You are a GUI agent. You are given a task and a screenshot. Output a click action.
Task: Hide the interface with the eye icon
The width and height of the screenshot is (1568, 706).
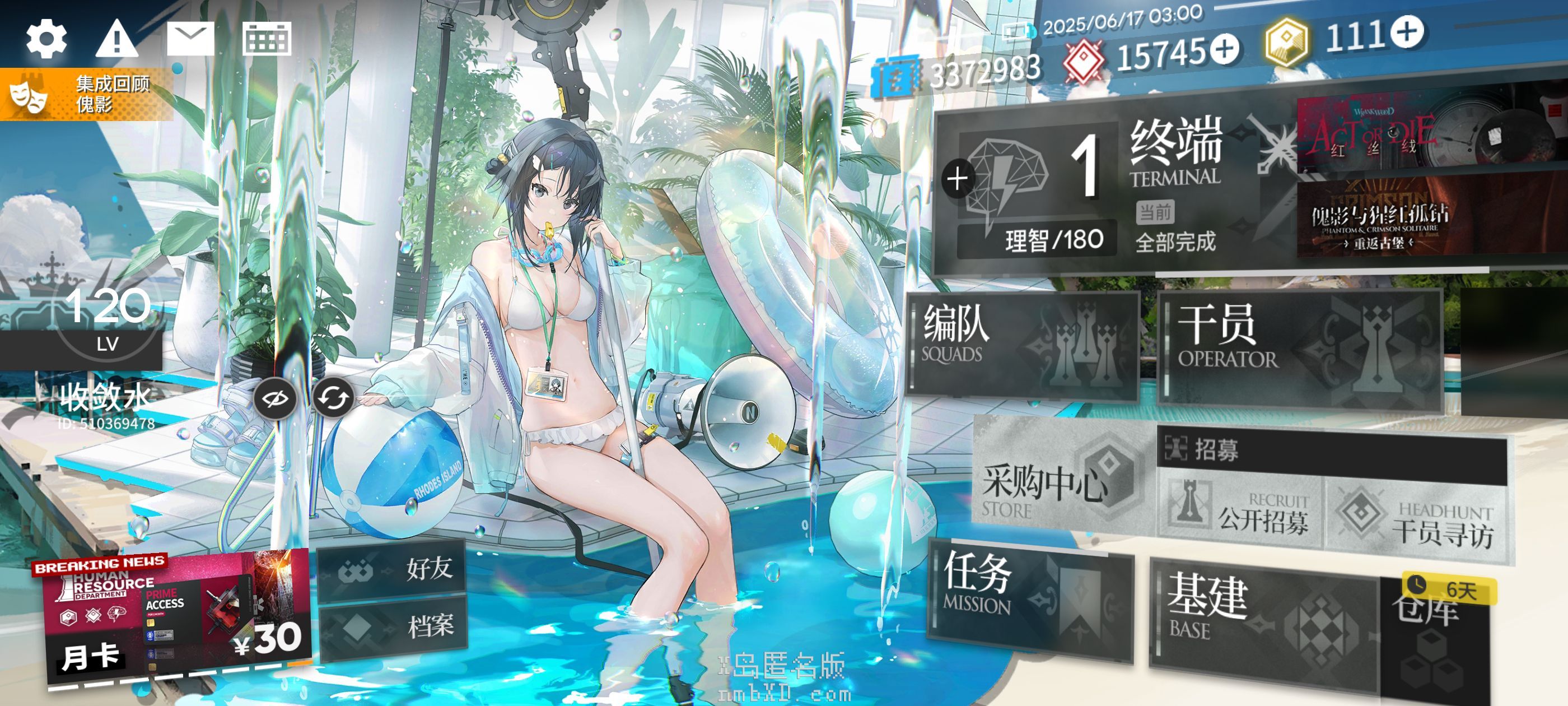pyautogui.click(x=275, y=398)
